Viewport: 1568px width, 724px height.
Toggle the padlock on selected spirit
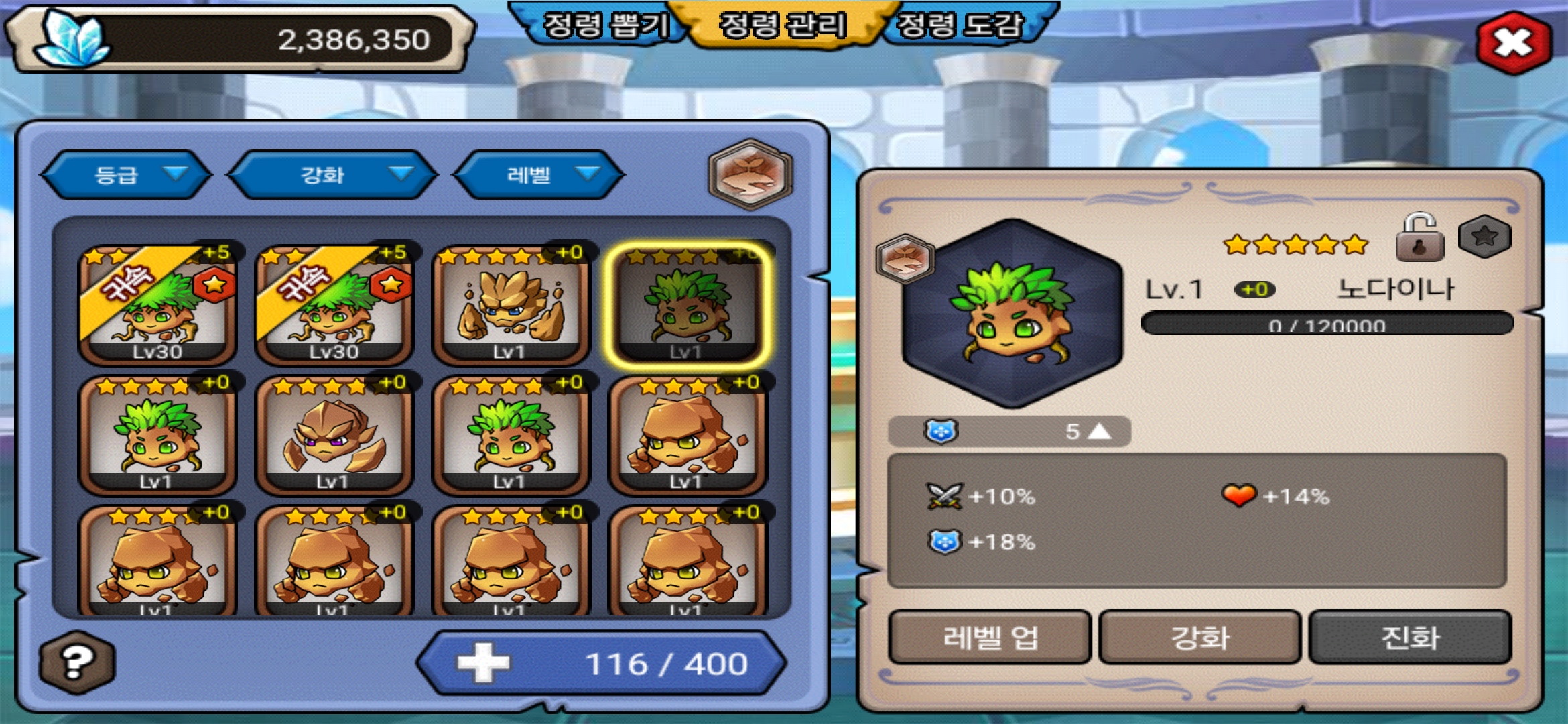pyautogui.click(x=1419, y=238)
